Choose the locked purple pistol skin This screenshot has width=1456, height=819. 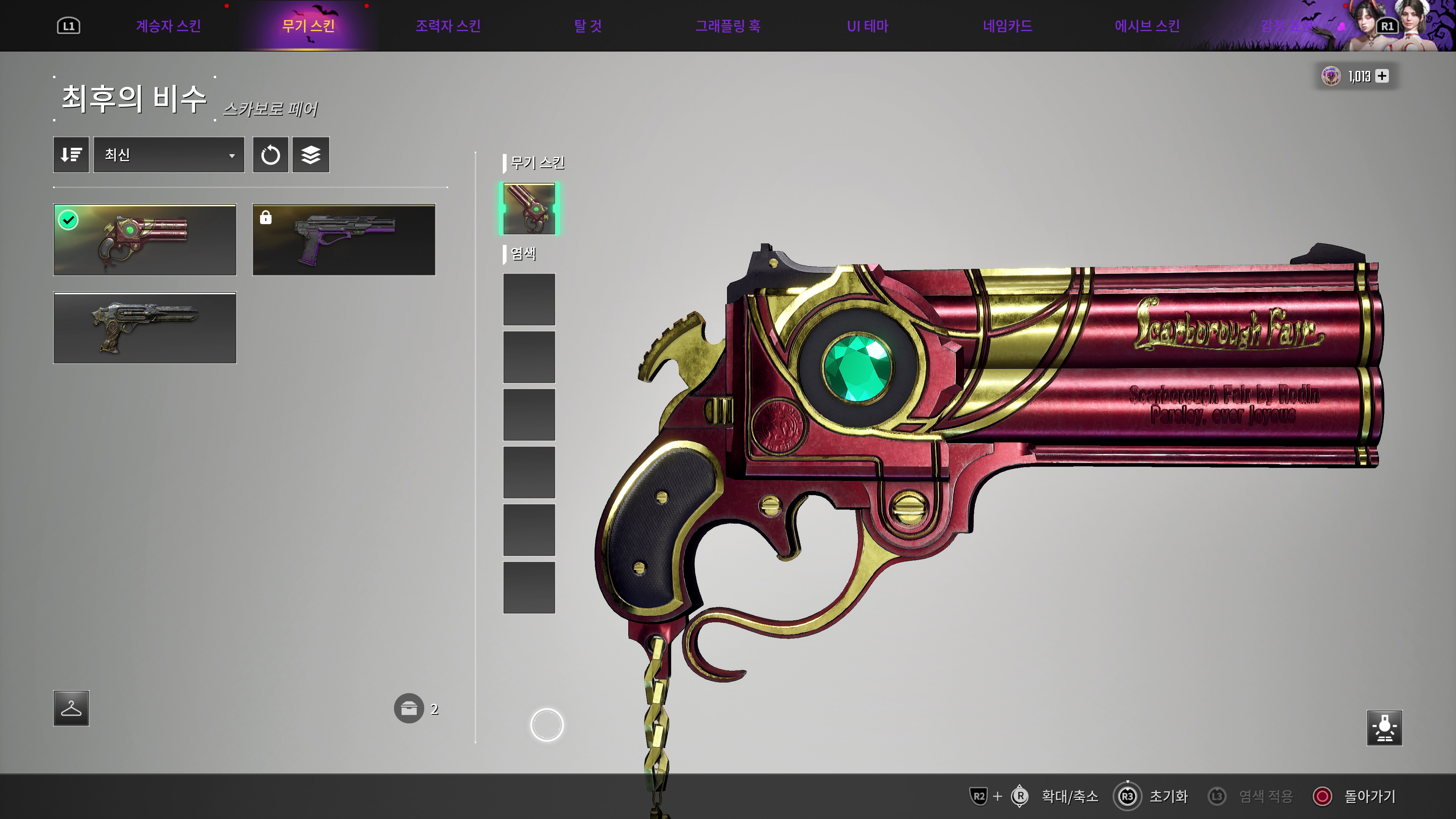[344, 240]
